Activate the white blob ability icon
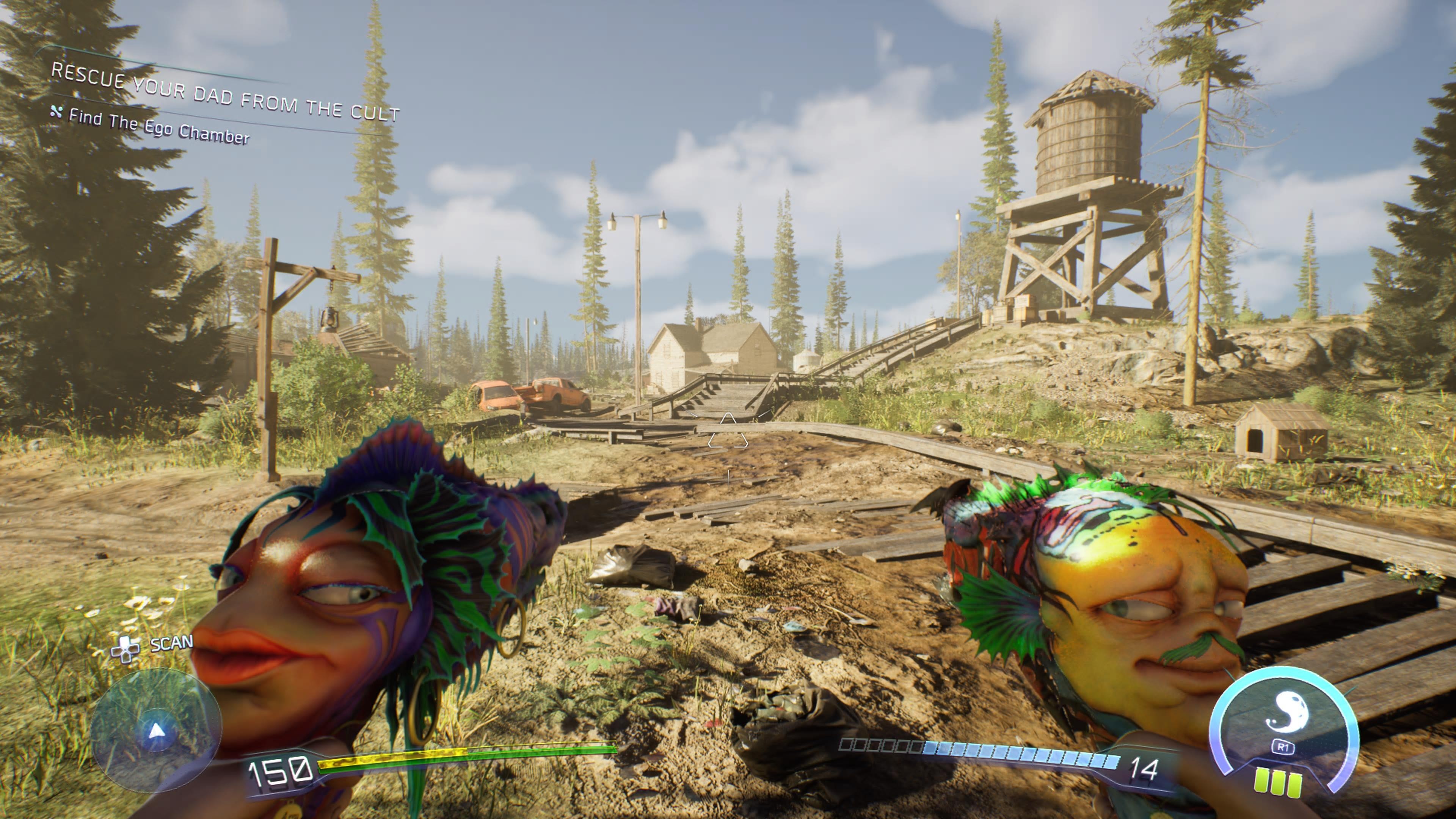 [x=1284, y=713]
